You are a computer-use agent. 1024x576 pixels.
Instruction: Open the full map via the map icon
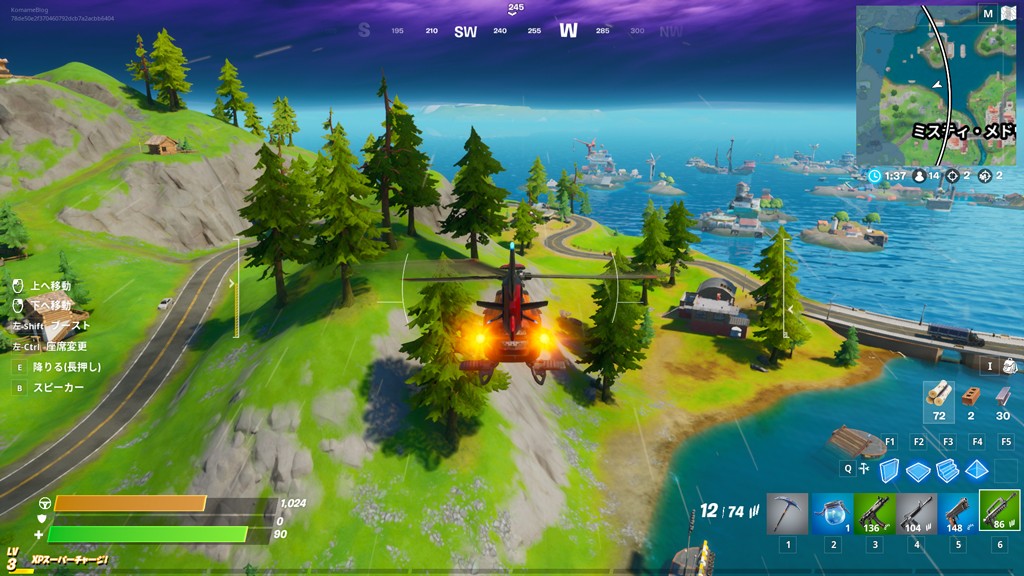click(x=1008, y=14)
